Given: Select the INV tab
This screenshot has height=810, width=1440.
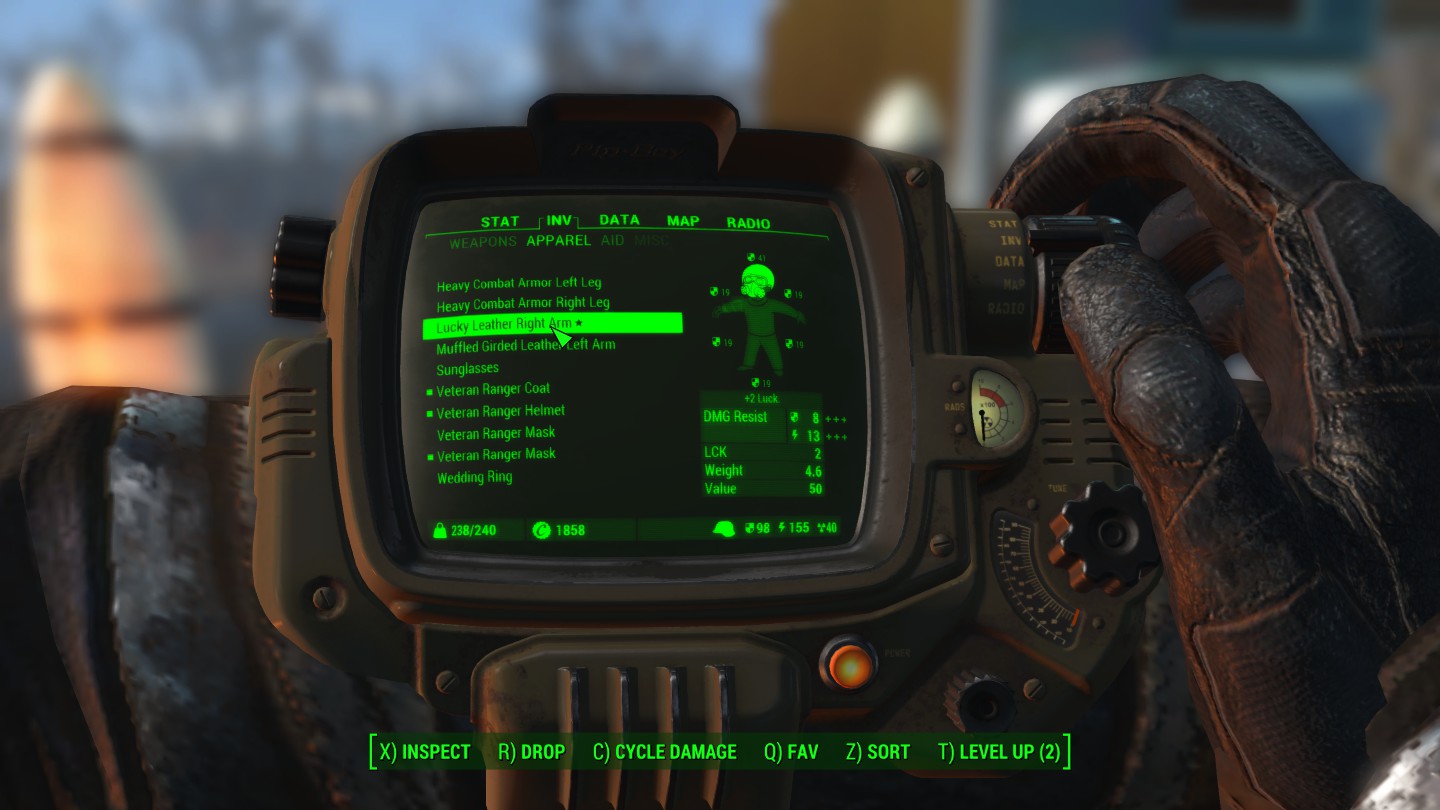Looking at the screenshot, I should (x=559, y=221).
